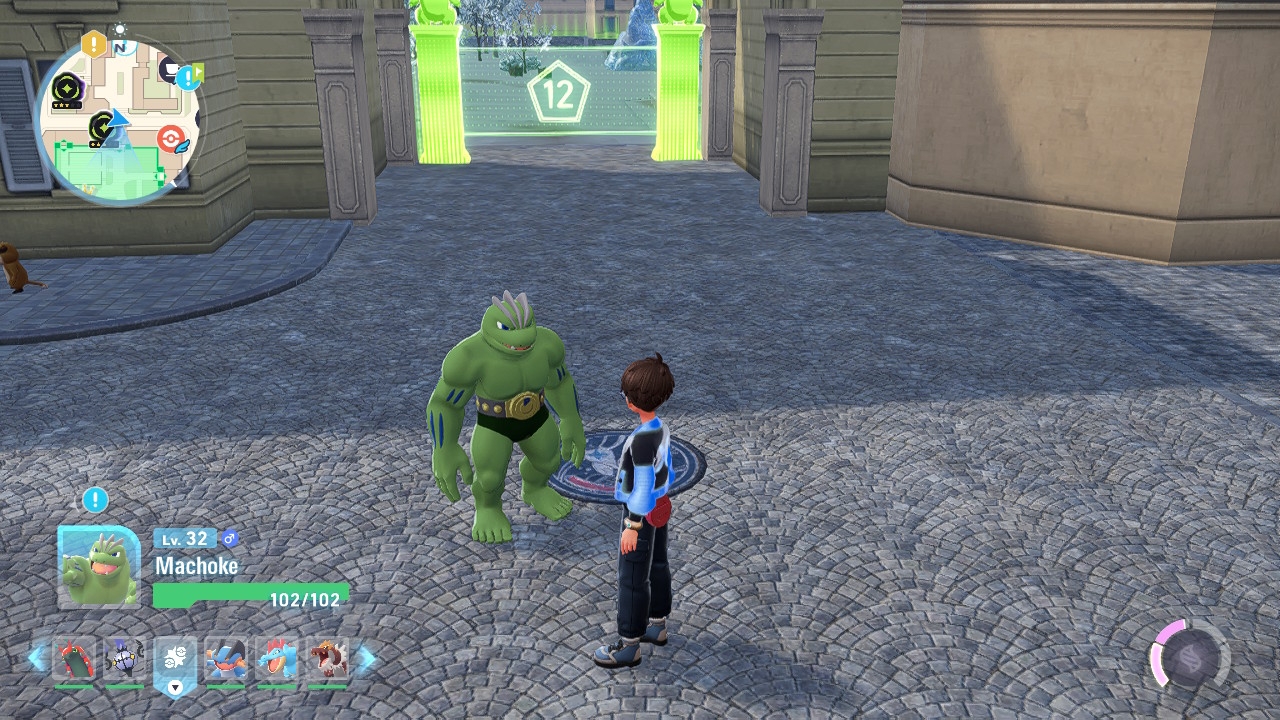Open the circular minimap
1280x720 pixels.
118,120
